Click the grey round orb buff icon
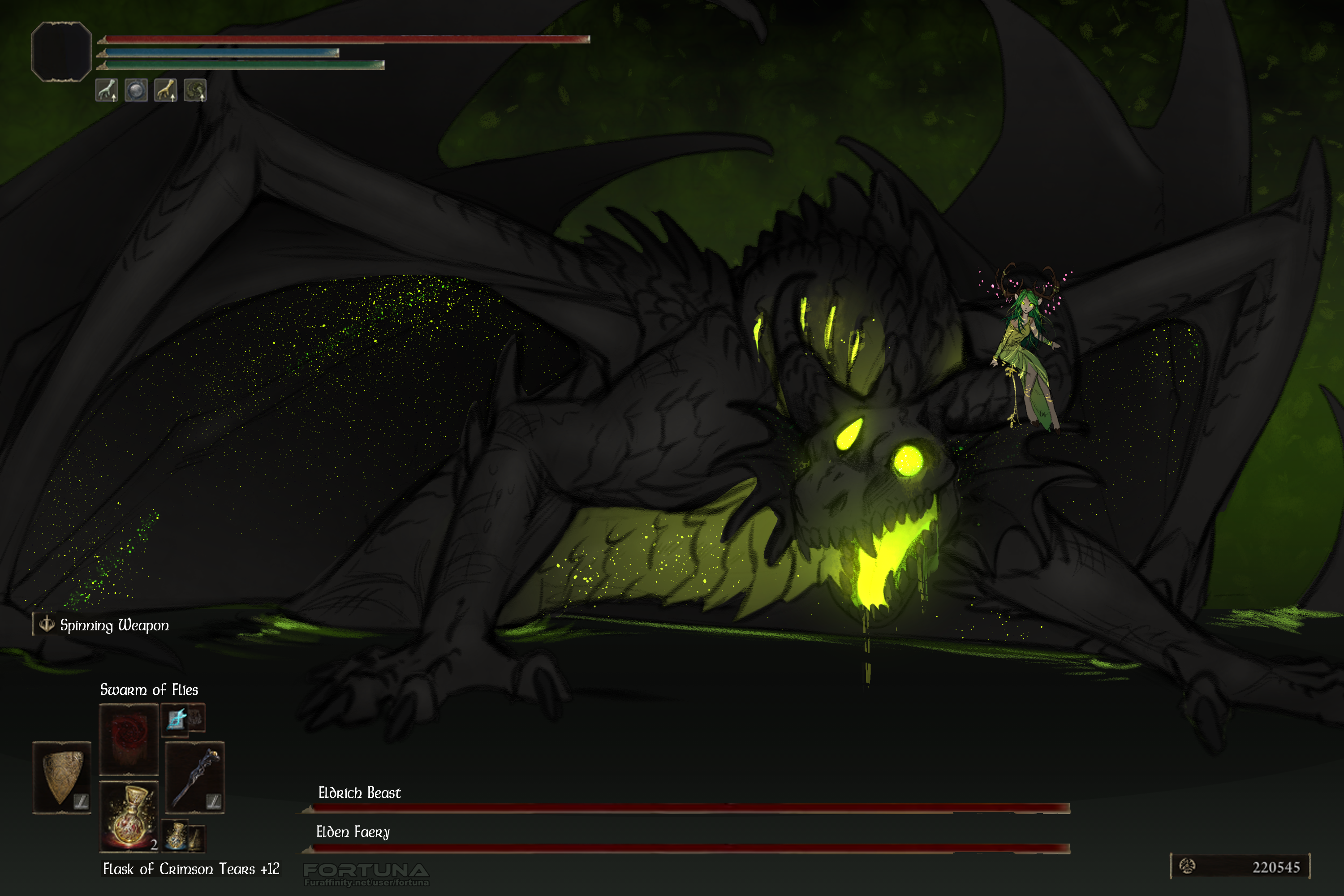The image size is (1344, 896). (x=136, y=90)
